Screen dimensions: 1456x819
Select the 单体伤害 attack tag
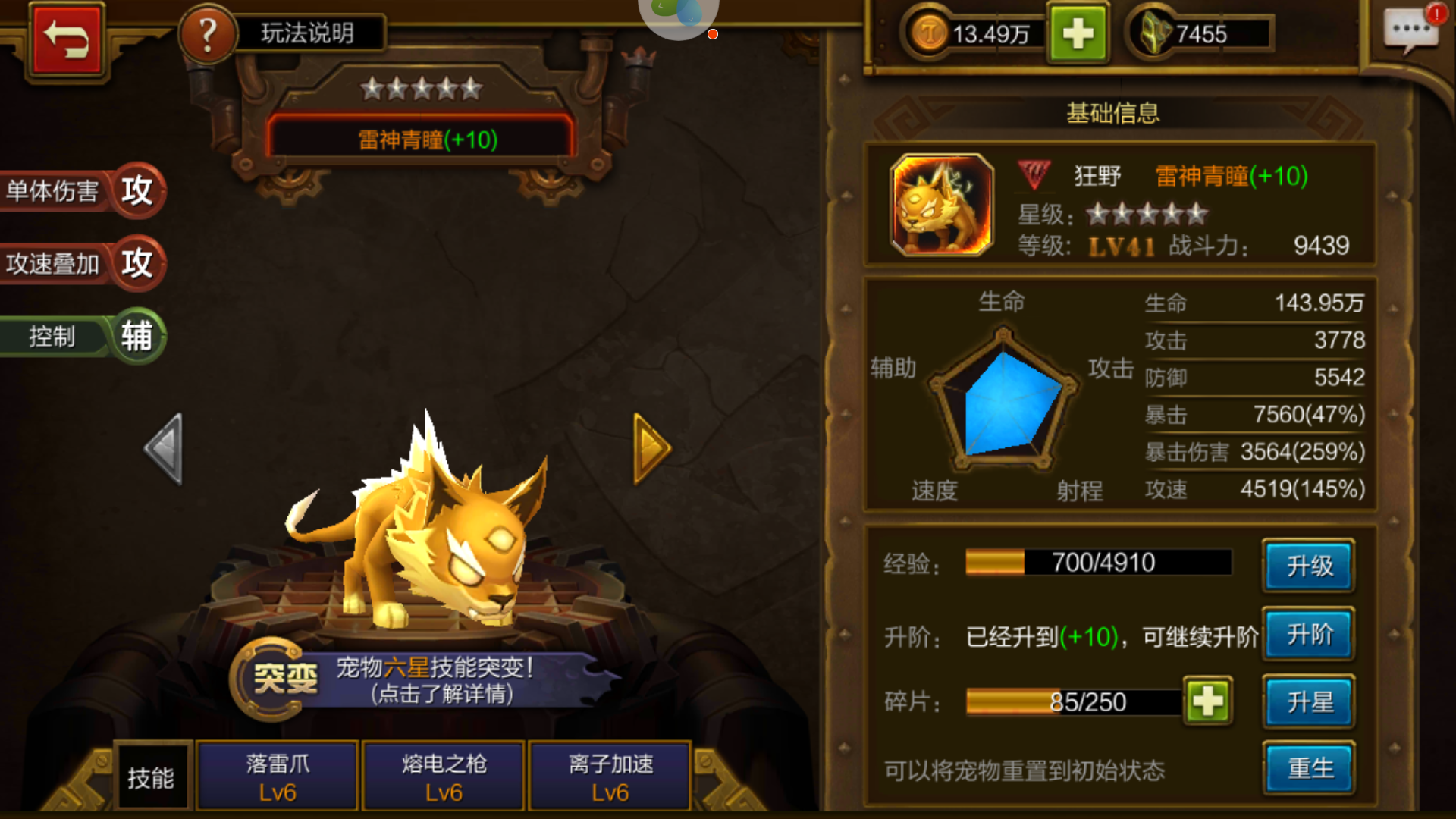click(82, 190)
